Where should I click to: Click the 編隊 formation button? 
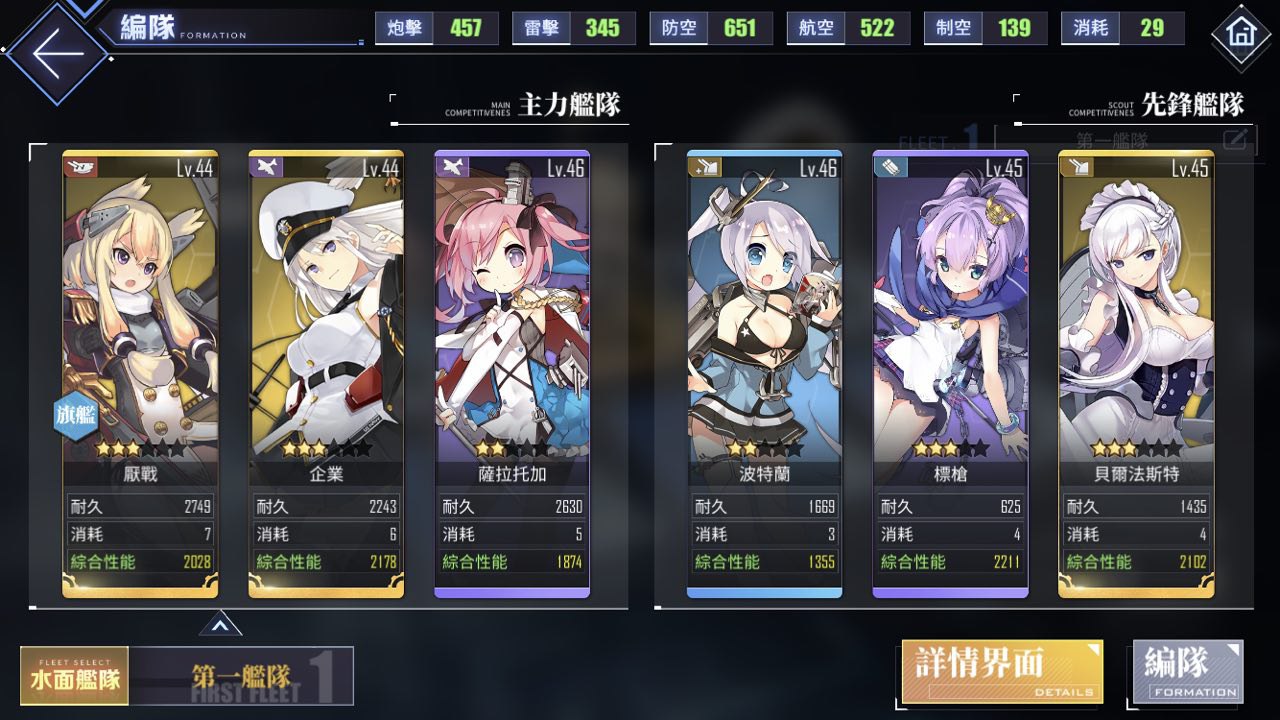tap(1188, 671)
